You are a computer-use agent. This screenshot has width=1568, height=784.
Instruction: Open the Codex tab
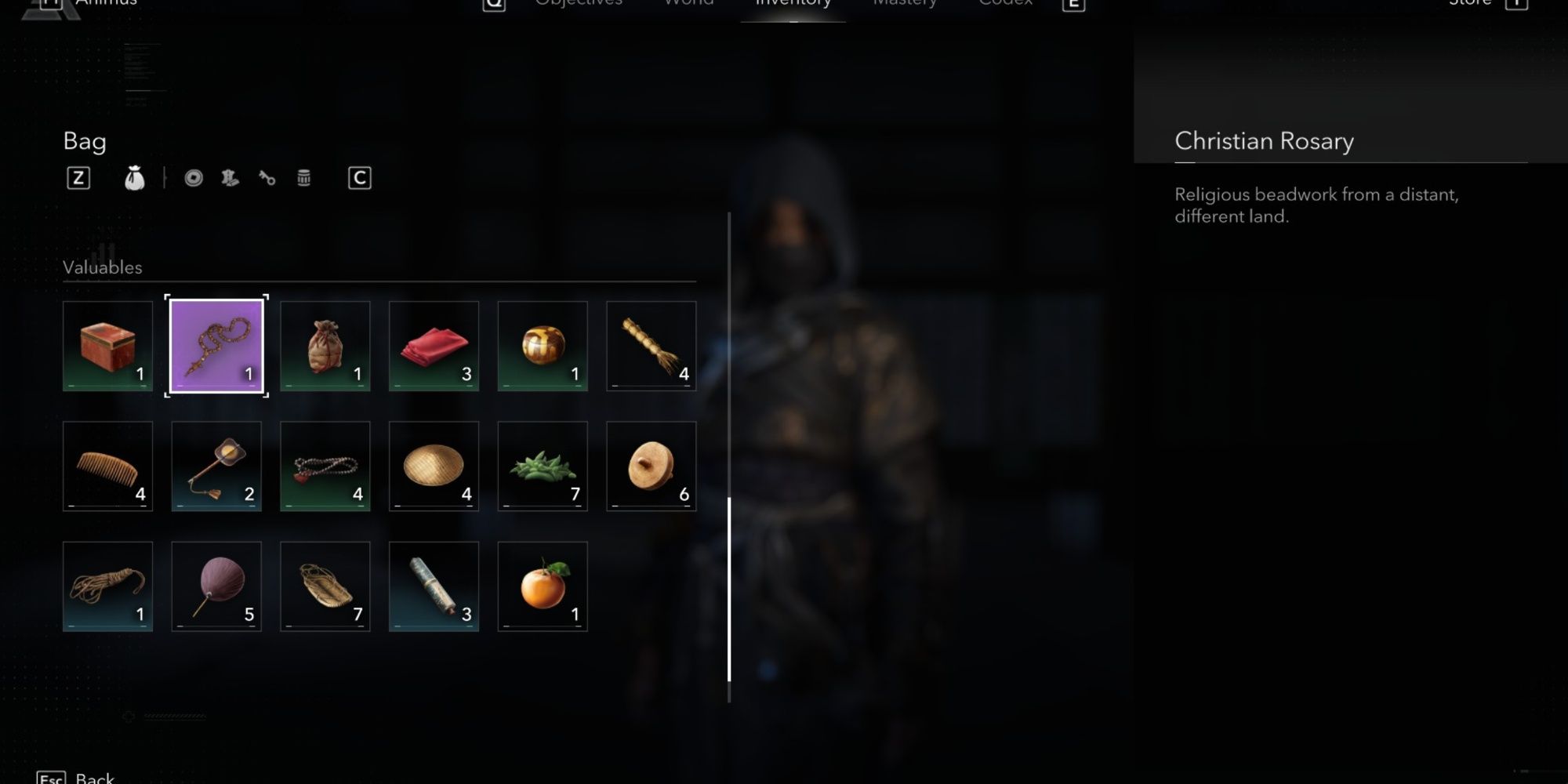[x=1004, y=4]
